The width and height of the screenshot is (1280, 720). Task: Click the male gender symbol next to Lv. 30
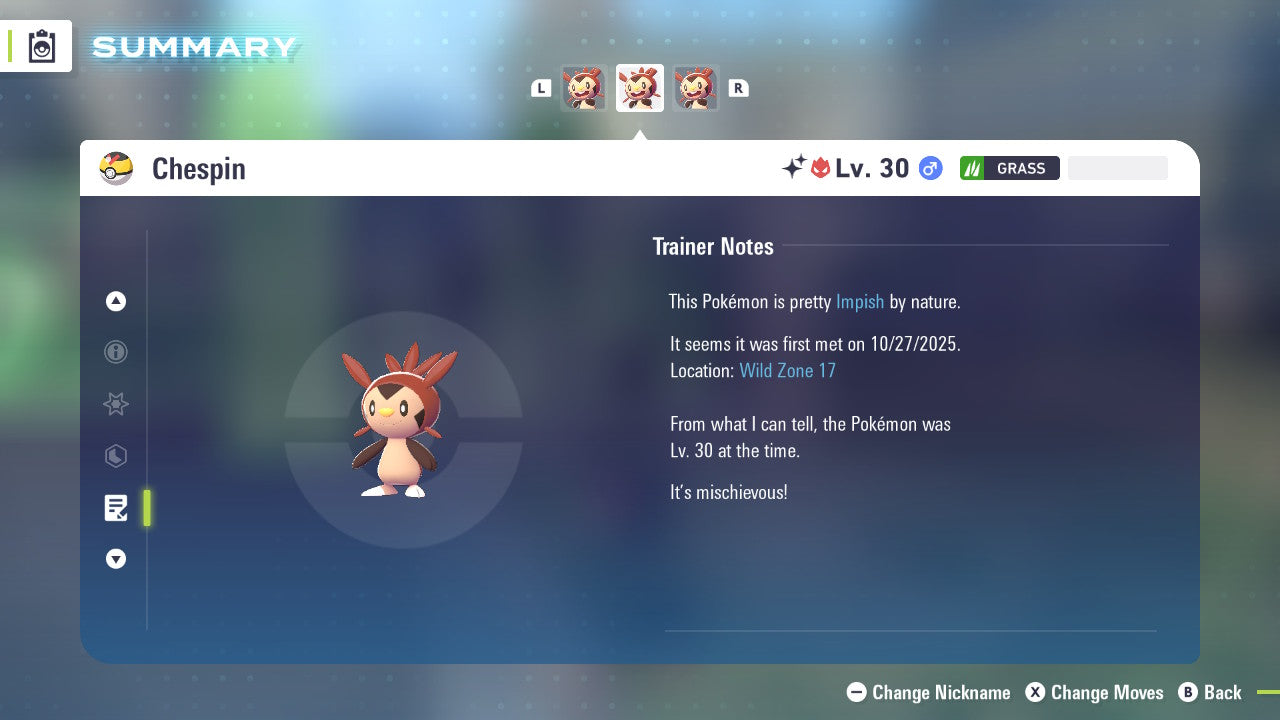click(x=929, y=168)
